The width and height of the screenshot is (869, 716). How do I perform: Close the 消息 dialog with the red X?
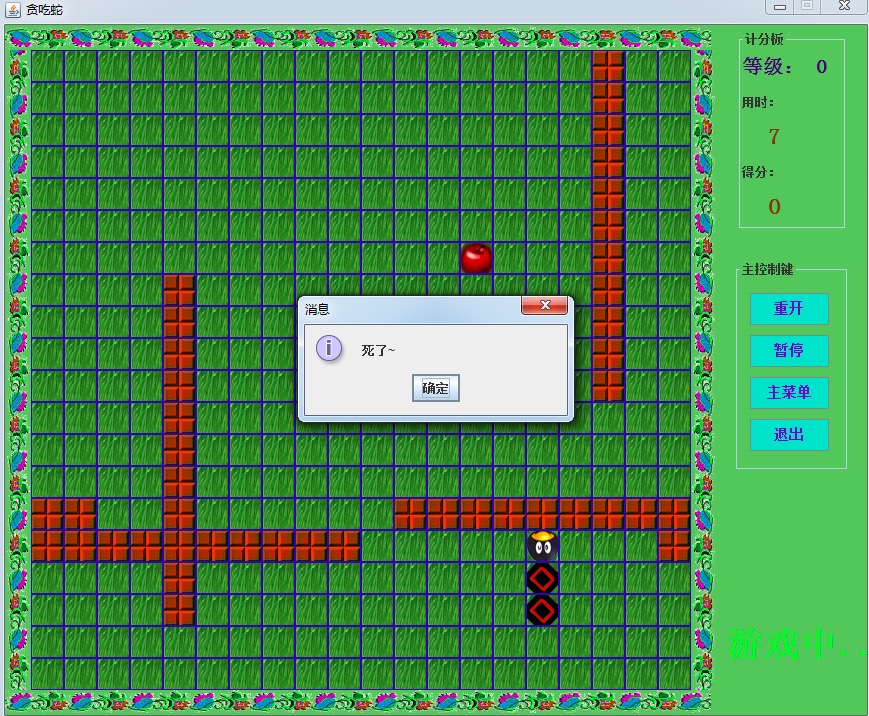click(544, 305)
